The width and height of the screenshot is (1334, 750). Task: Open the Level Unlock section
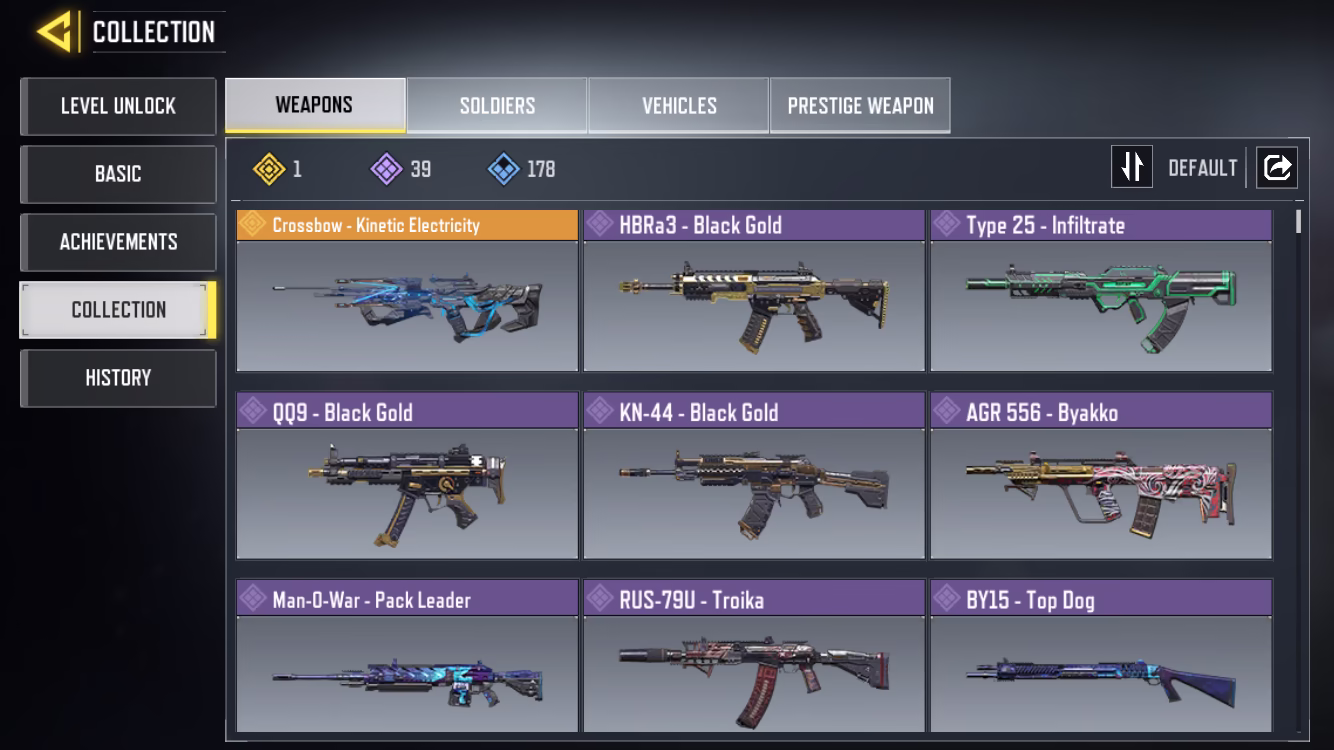(118, 106)
